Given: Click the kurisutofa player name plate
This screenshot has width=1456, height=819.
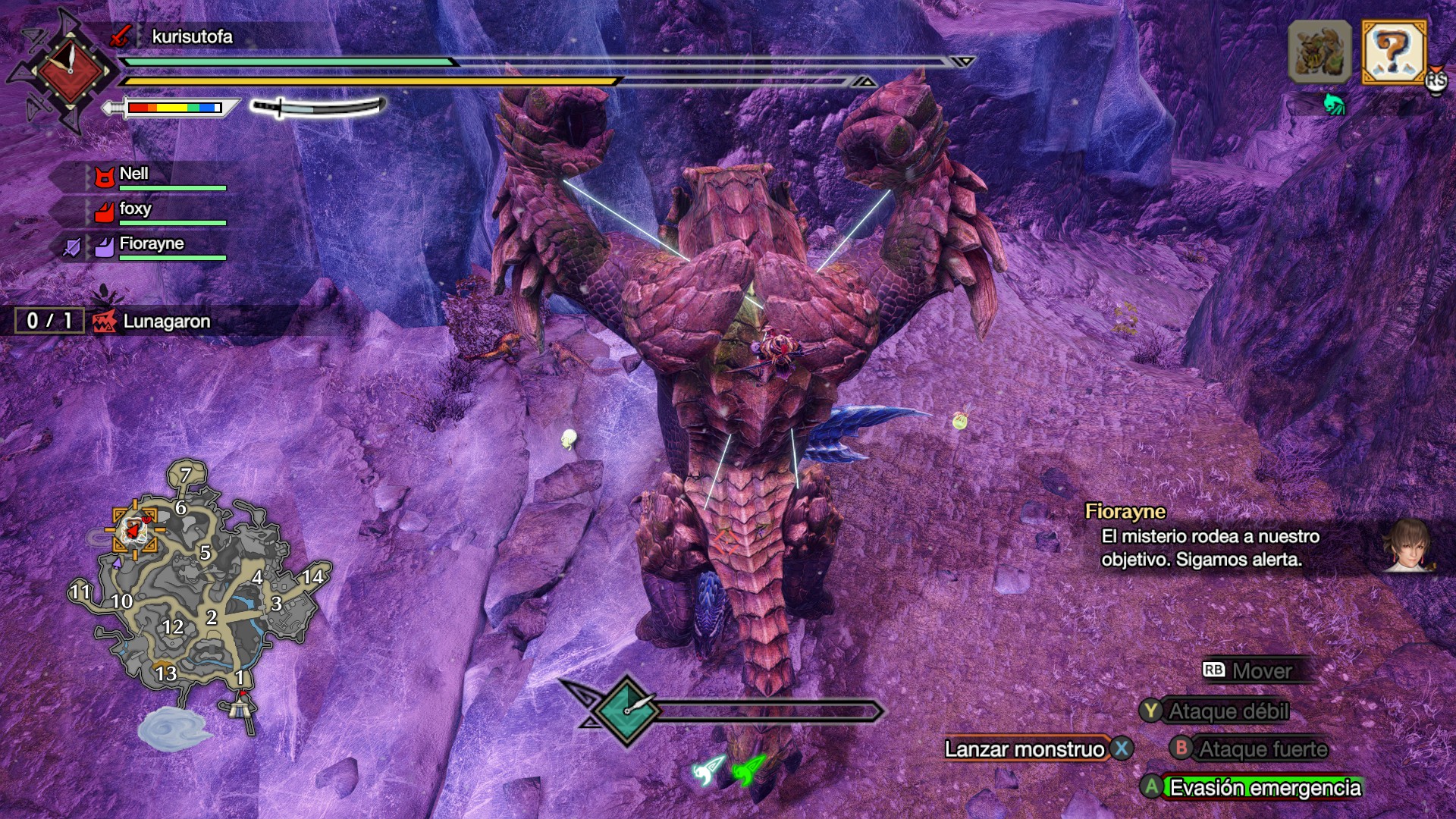Looking at the screenshot, I should (192, 36).
